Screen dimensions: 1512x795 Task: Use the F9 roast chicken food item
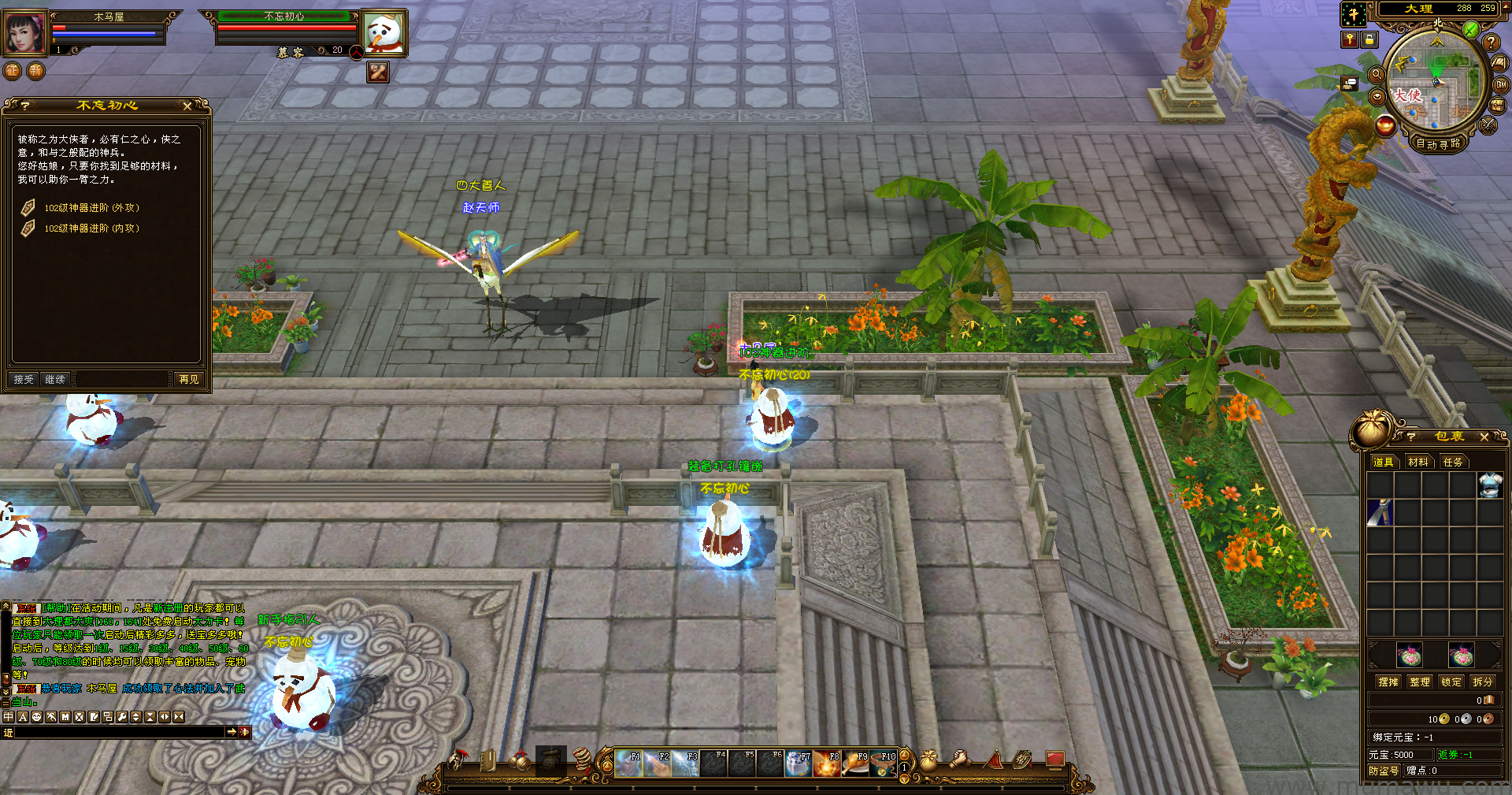tap(855, 763)
